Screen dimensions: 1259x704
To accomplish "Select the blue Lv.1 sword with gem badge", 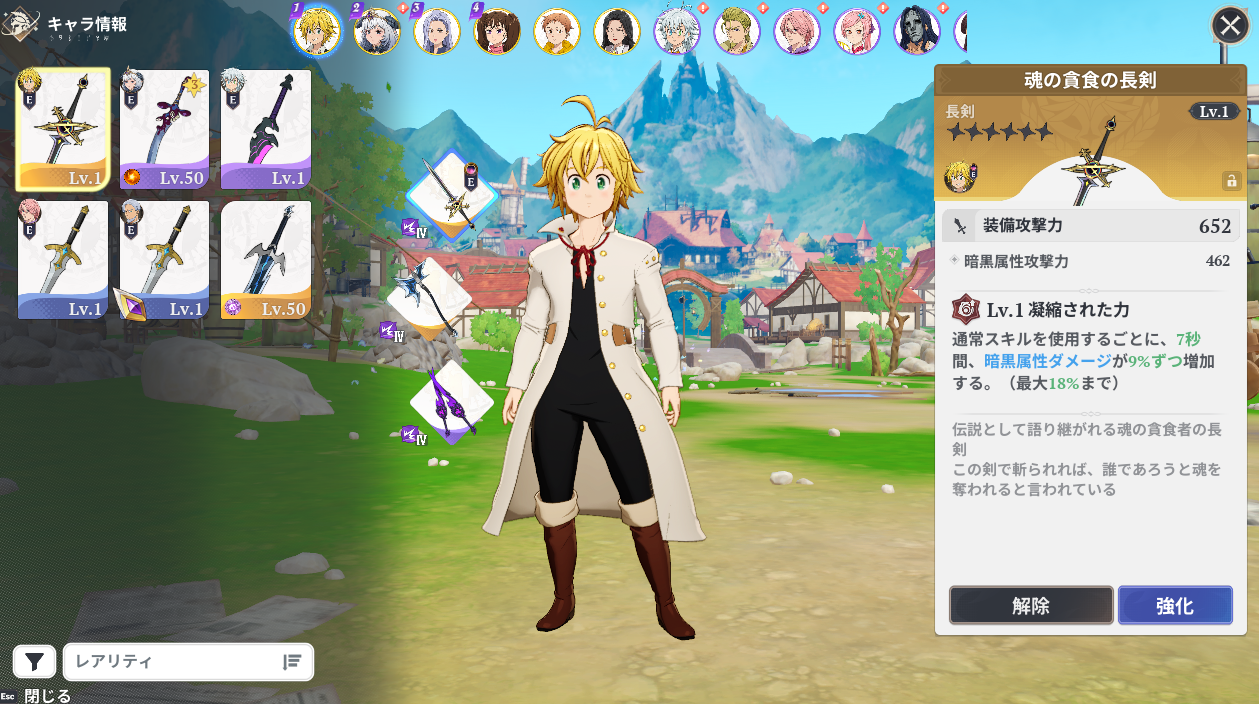I will [164, 260].
